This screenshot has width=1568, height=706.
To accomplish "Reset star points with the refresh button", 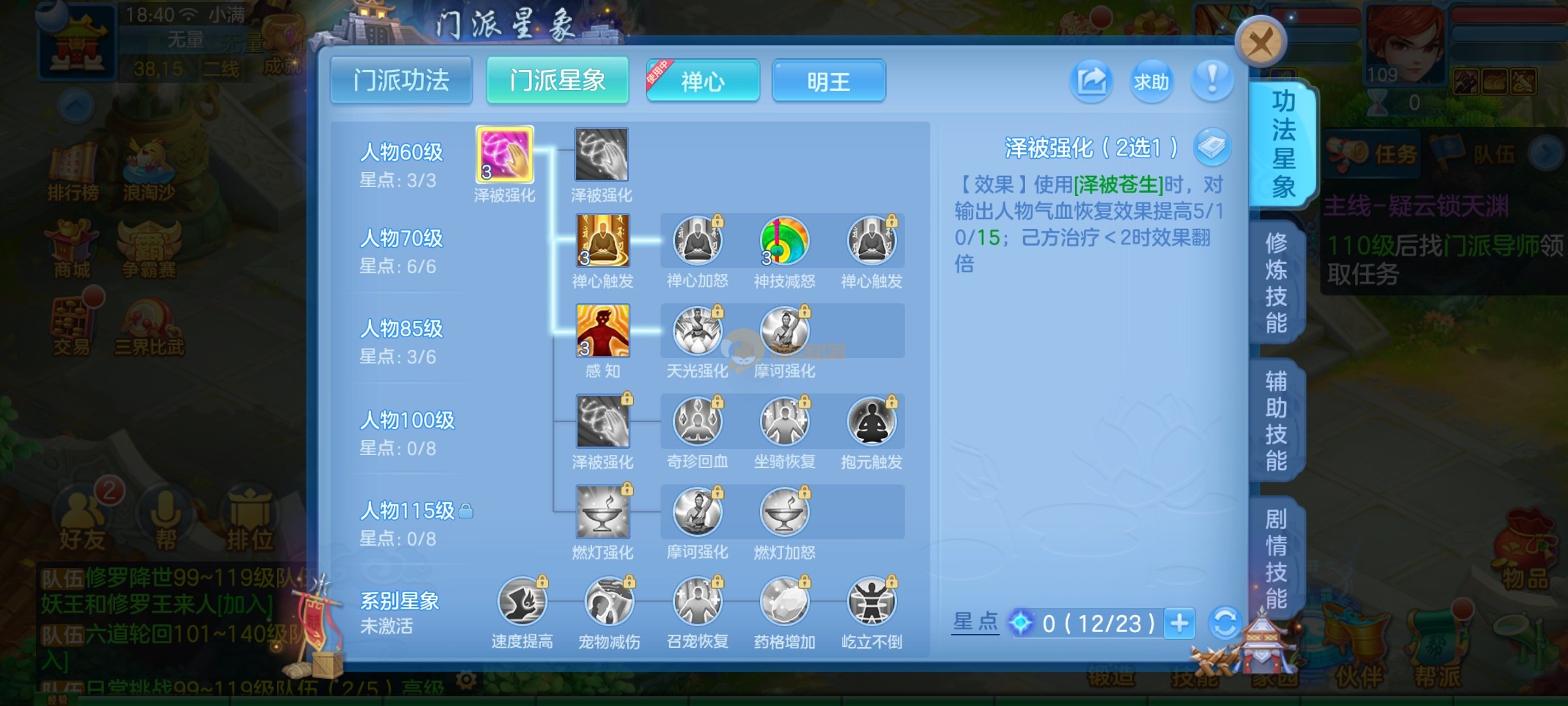I will click(1225, 623).
